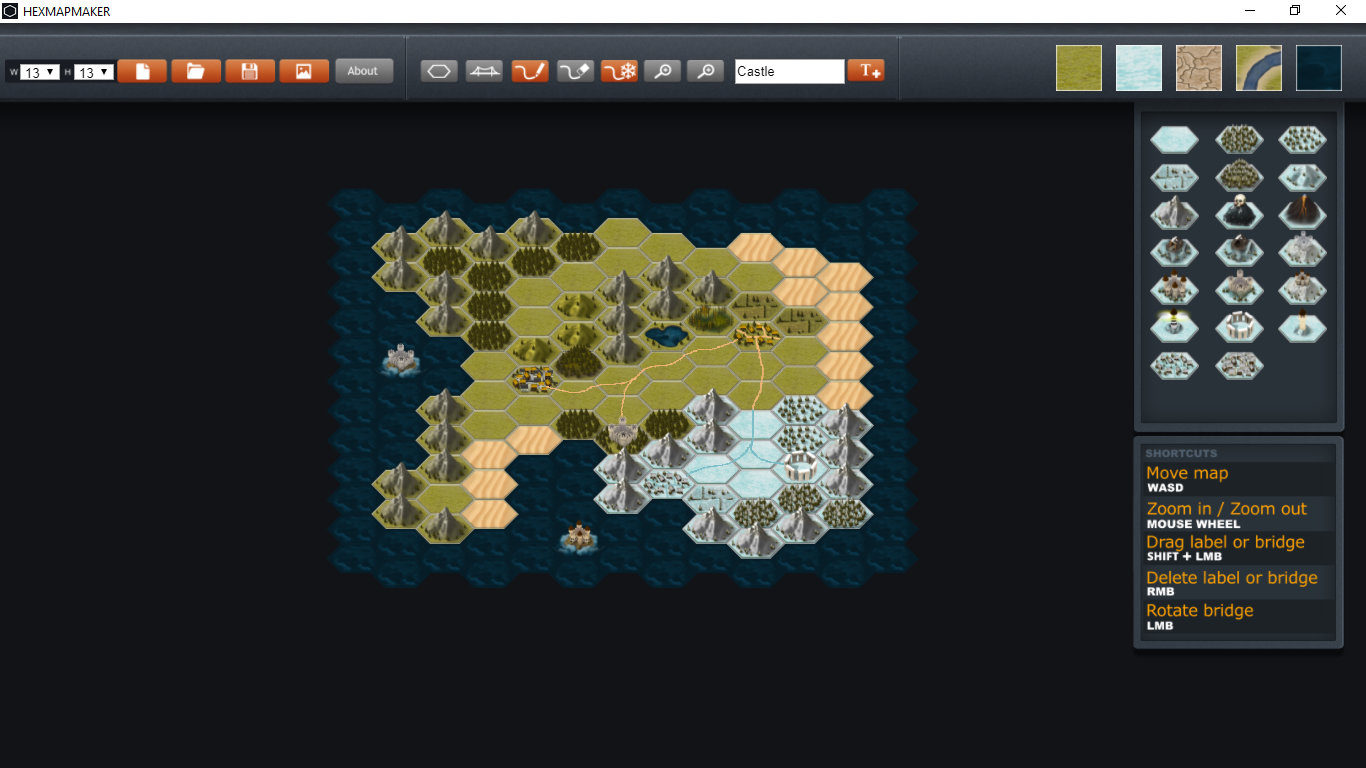This screenshot has width=1366, height=768.
Task: Switch to the grassland terrain category
Action: [x=1078, y=67]
